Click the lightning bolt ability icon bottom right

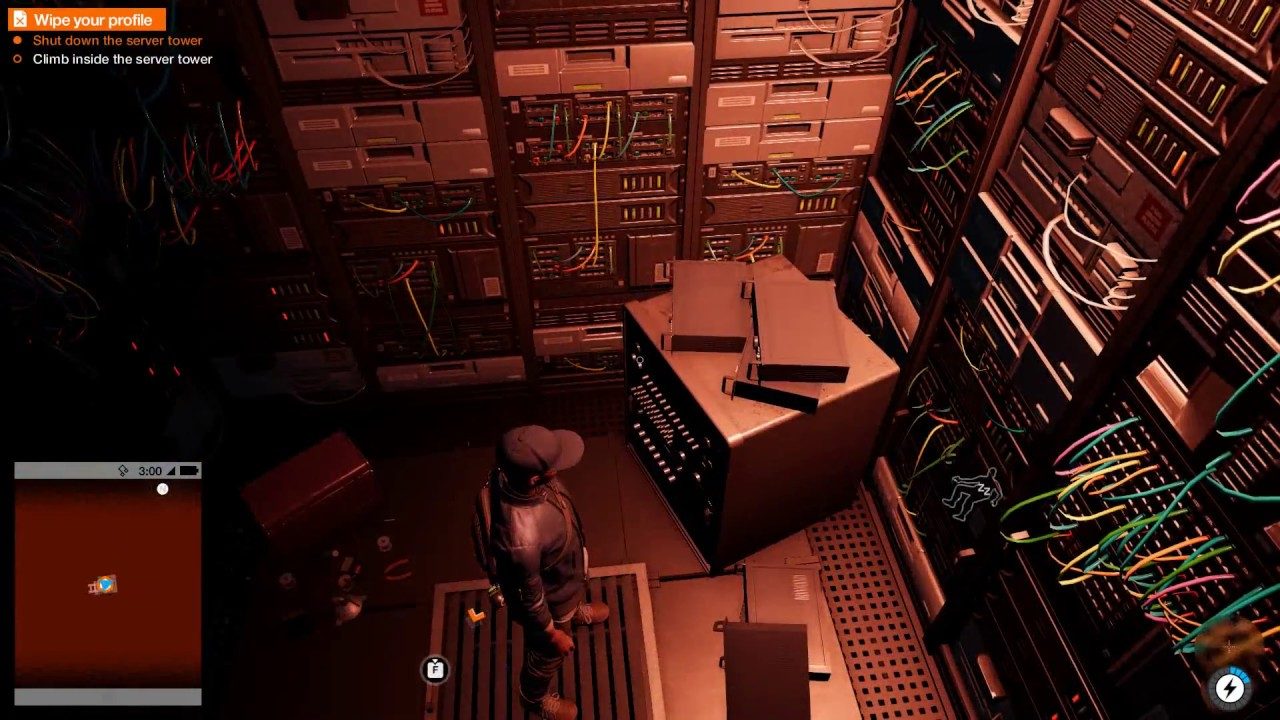pos(1230,687)
